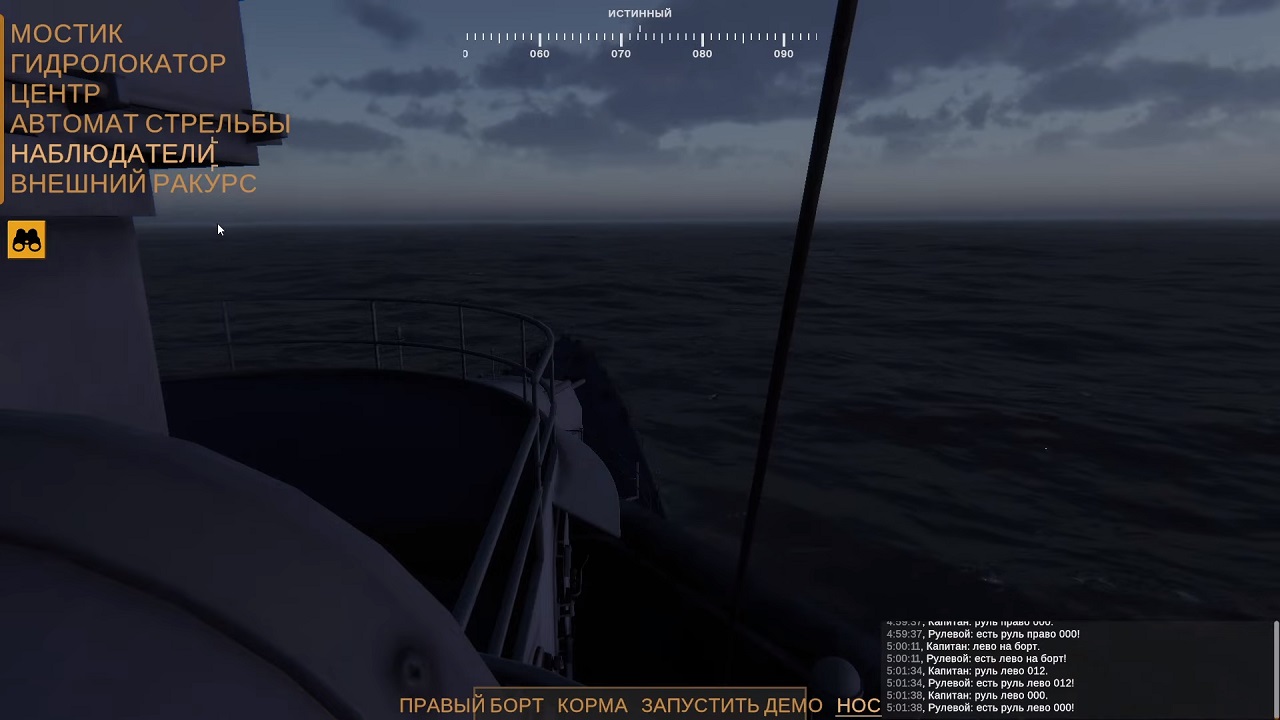The image size is (1280, 720).
Task: Open the МОСТИК (bridge) station view
Action: 66,33
